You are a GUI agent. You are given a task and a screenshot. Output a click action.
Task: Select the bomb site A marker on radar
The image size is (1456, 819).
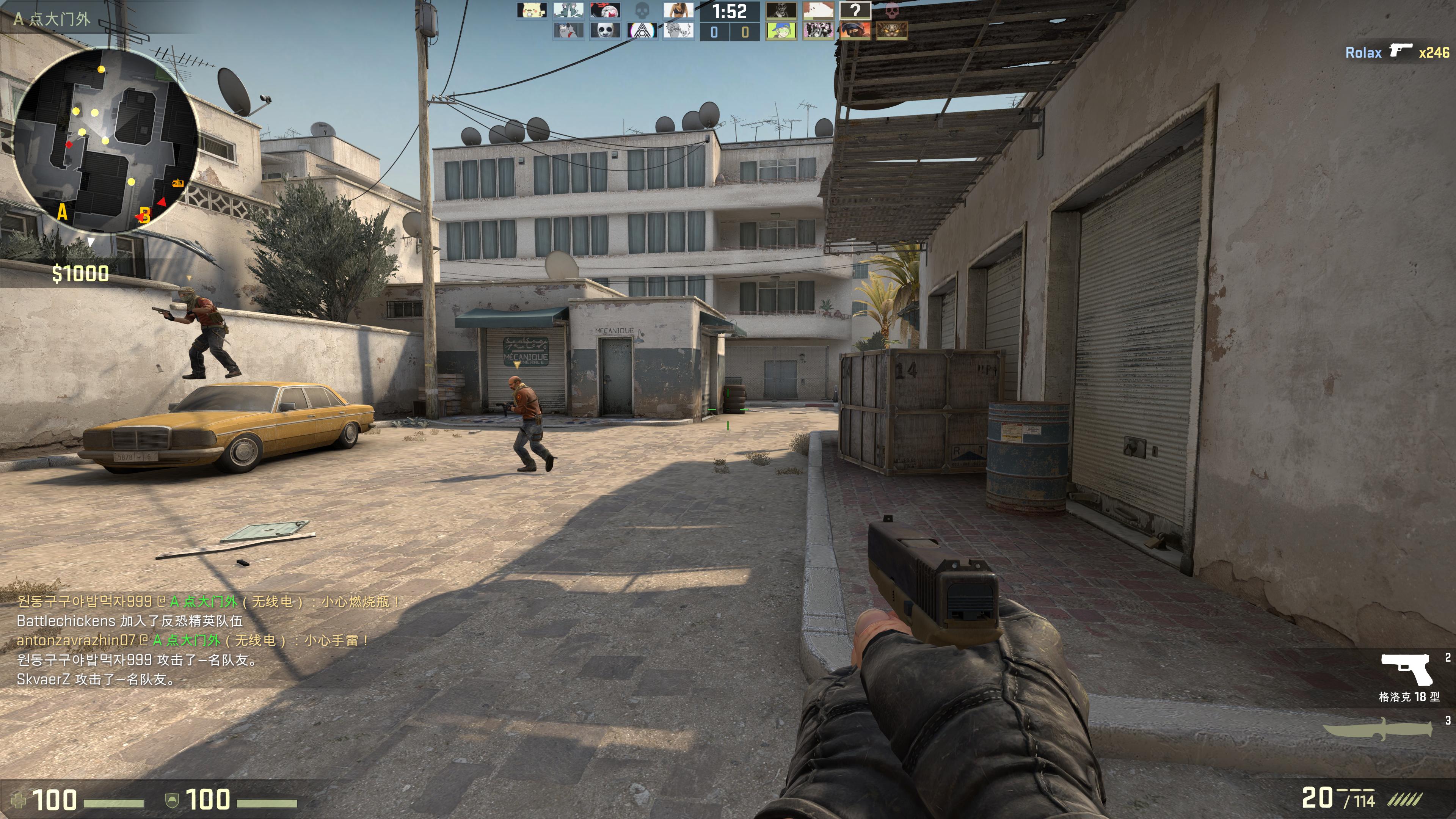click(62, 212)
